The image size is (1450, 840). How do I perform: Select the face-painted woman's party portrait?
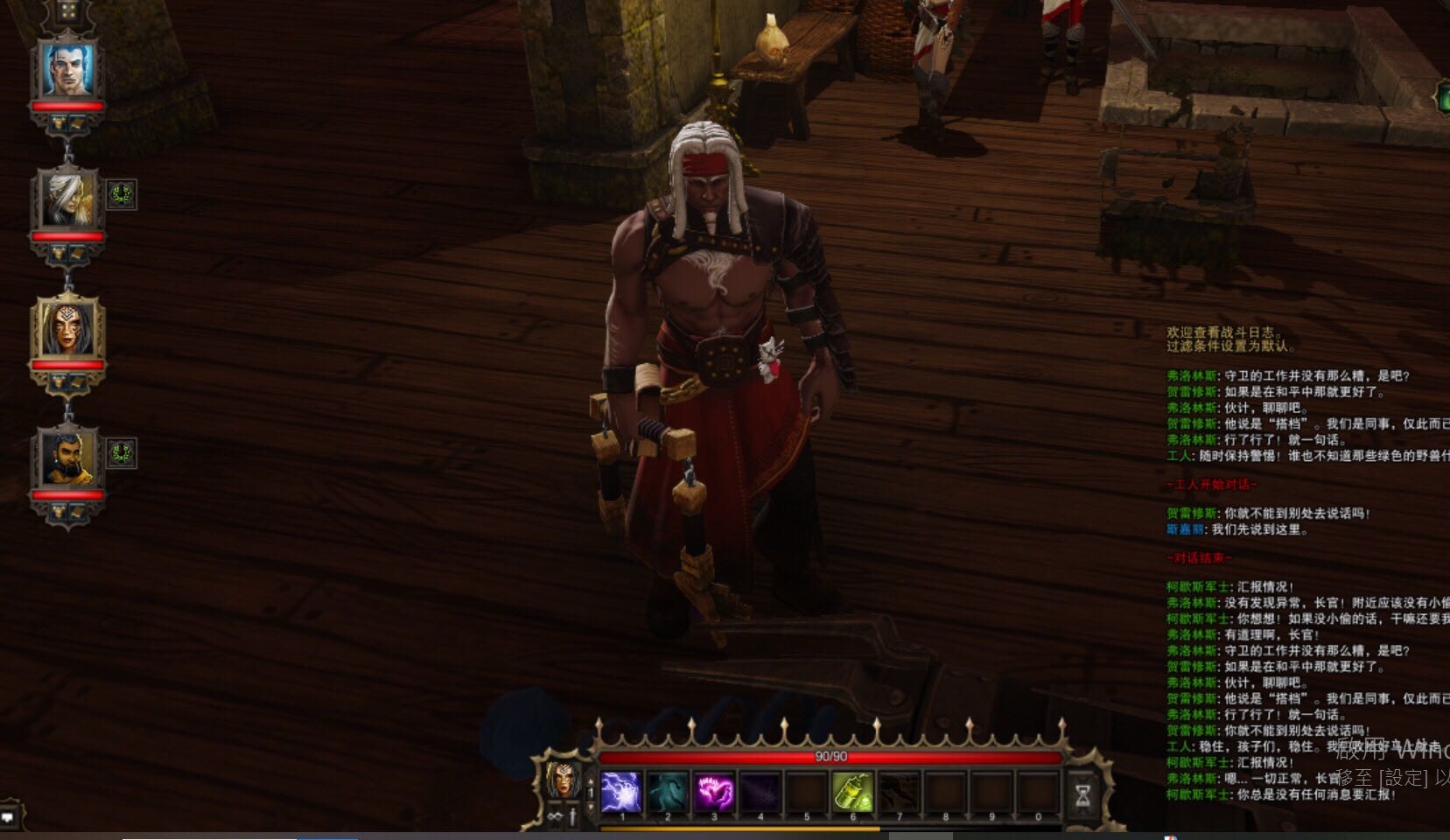tap(68, 328)
